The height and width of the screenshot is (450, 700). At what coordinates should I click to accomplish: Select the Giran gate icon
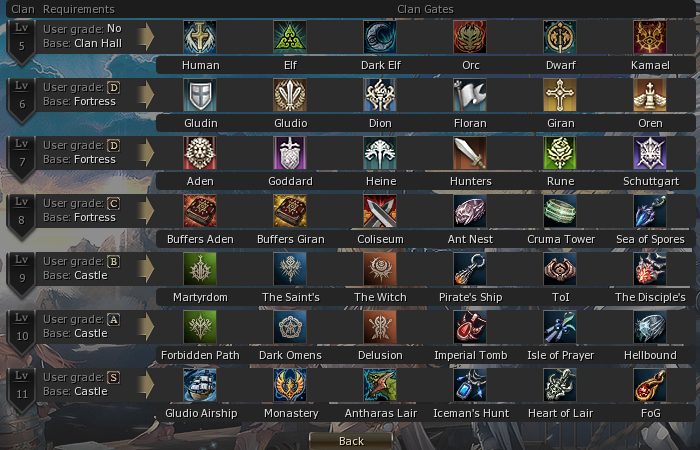click(560, 96)
